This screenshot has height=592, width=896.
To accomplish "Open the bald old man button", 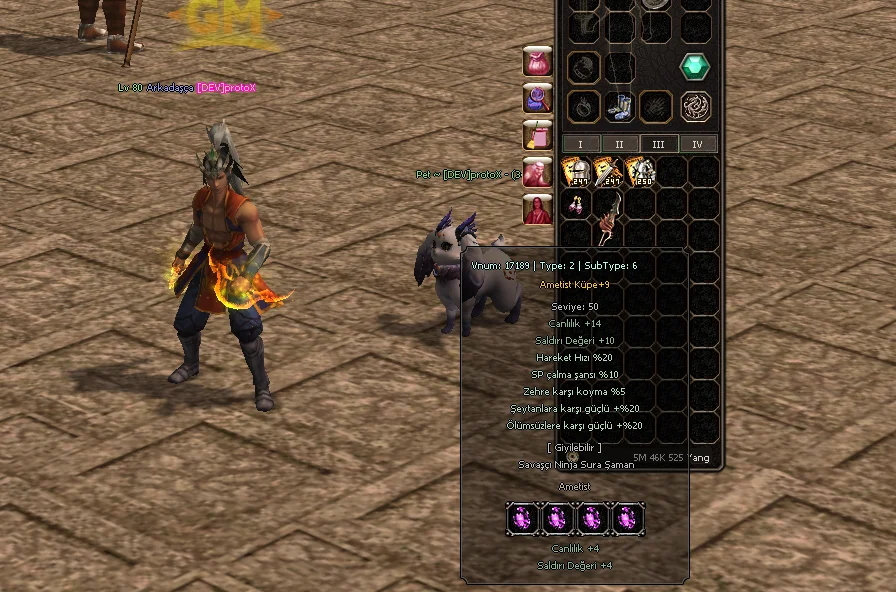I will [538, 172].
